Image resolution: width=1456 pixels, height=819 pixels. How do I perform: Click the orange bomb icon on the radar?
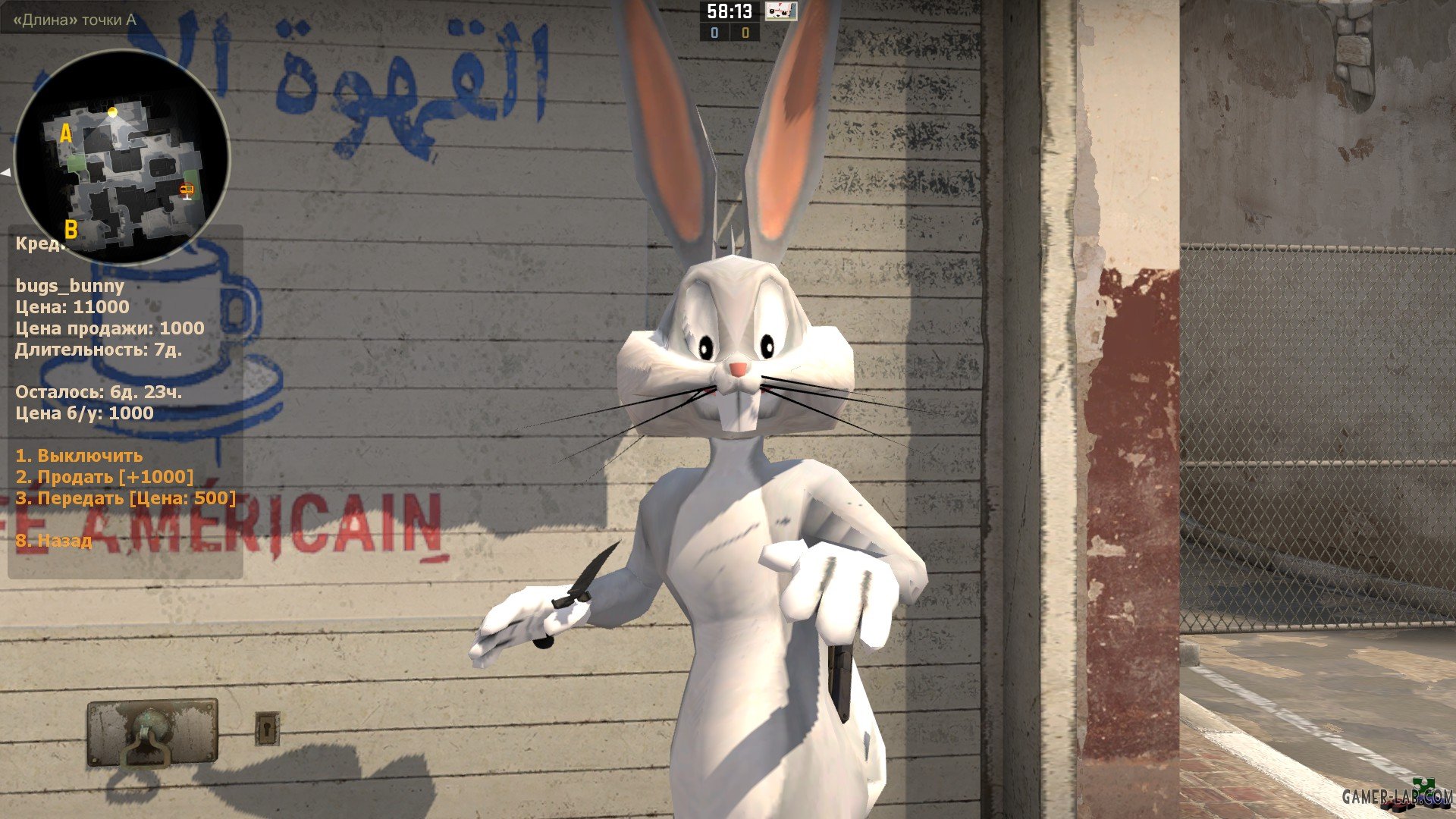coord(187,190)
